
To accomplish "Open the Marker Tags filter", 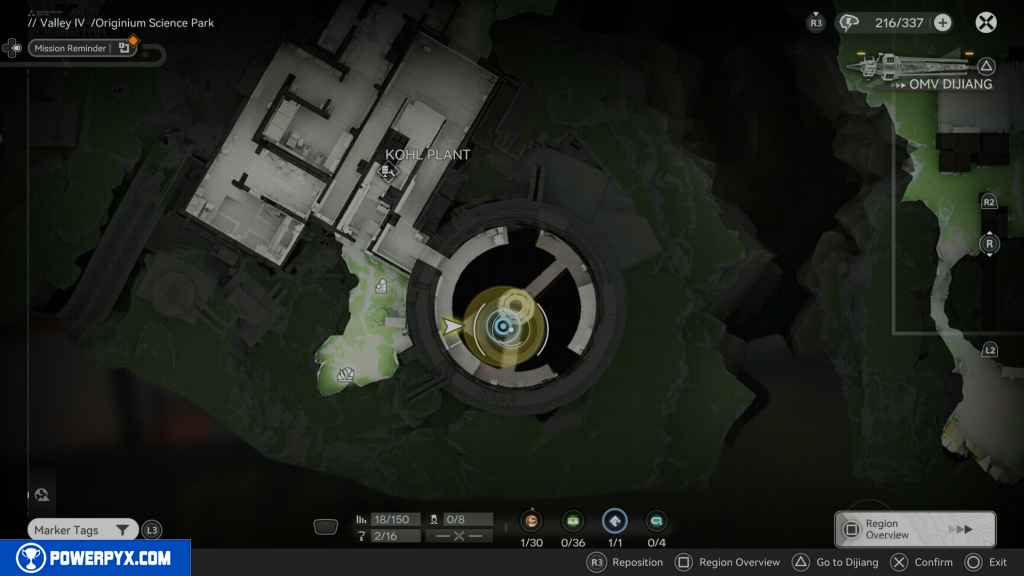I will click(x=81, y=530).
